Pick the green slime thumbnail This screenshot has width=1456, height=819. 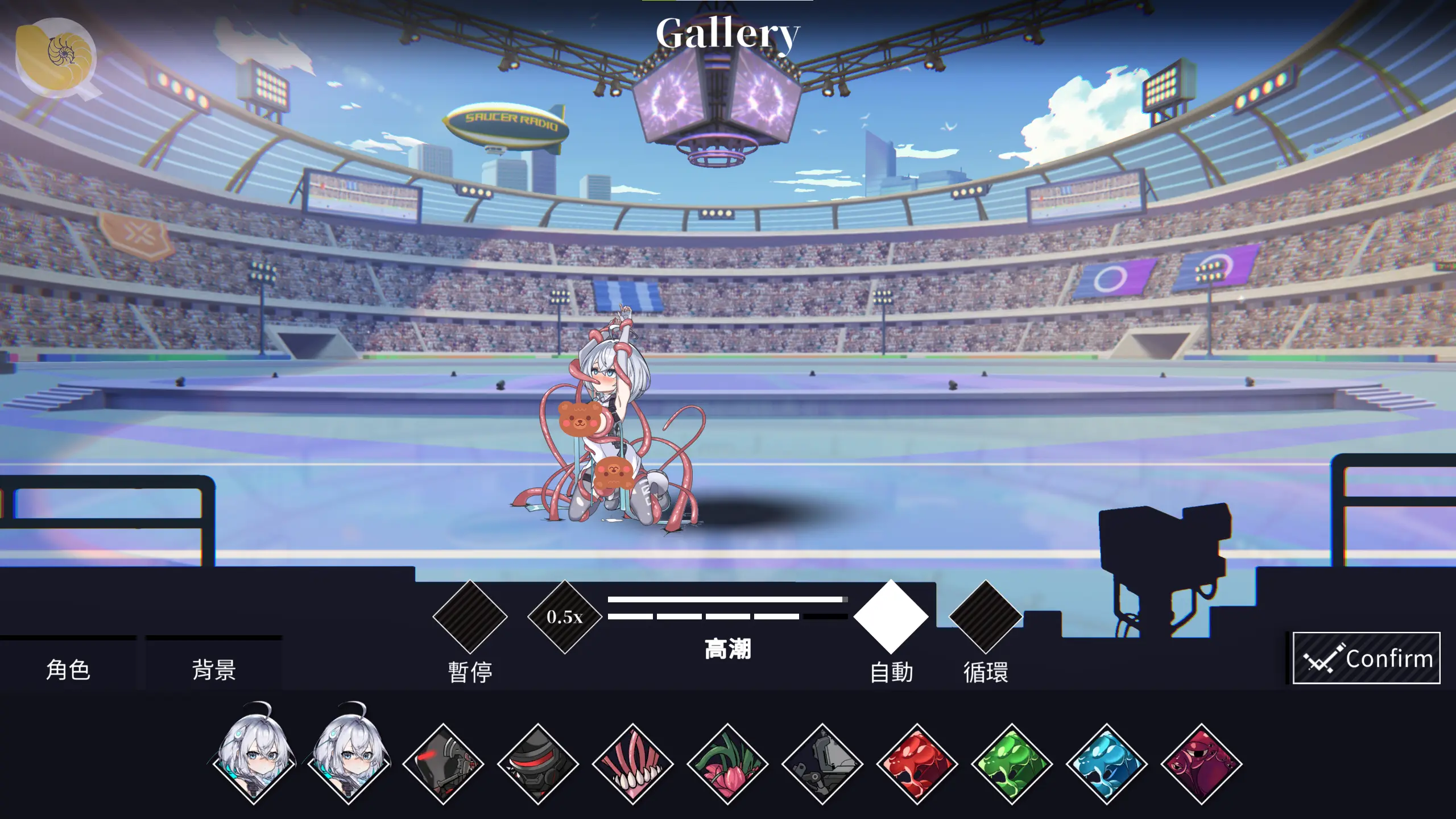(x=1012, y=764)
